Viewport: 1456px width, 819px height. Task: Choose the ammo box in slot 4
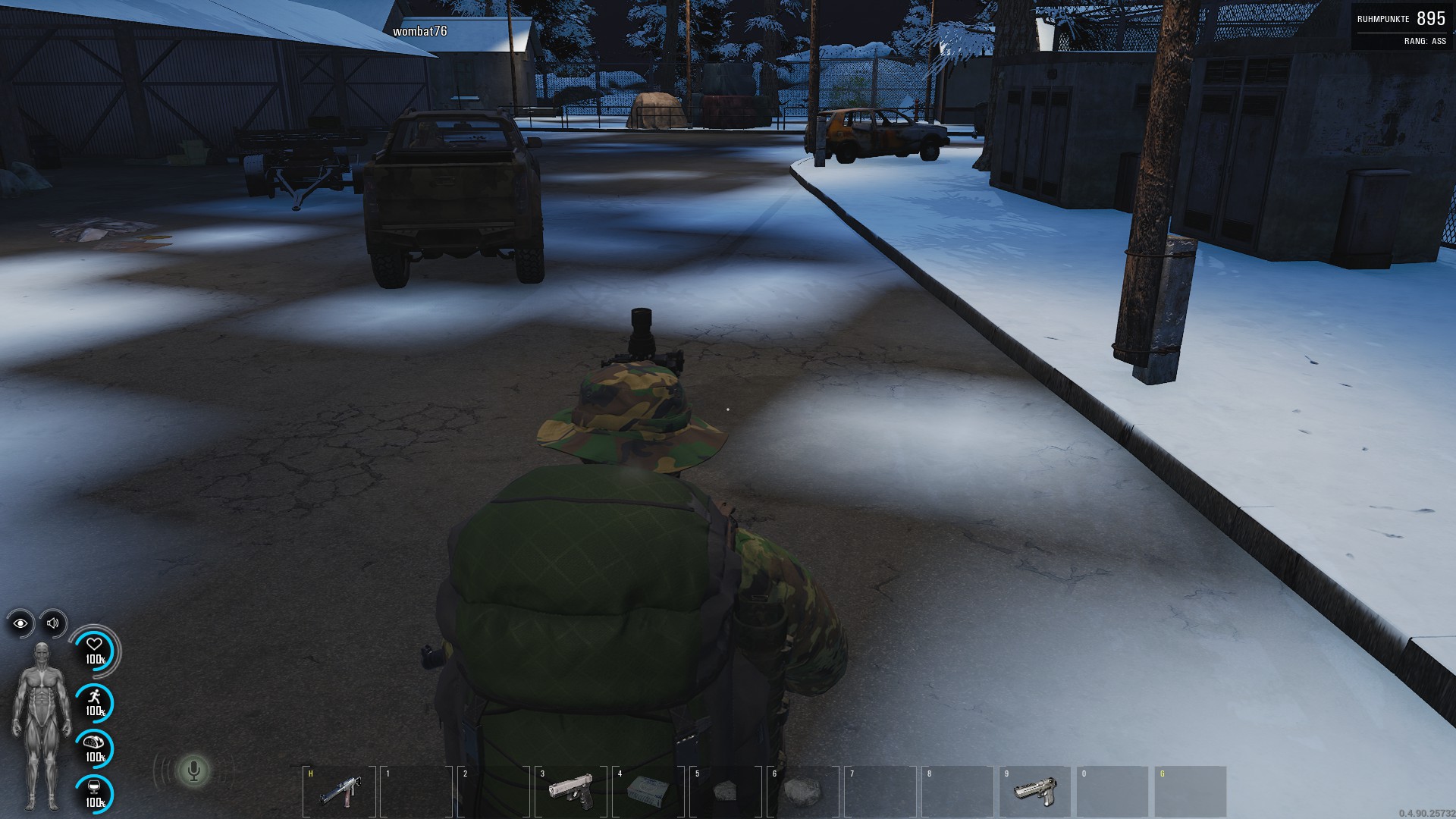coord(647,791)
